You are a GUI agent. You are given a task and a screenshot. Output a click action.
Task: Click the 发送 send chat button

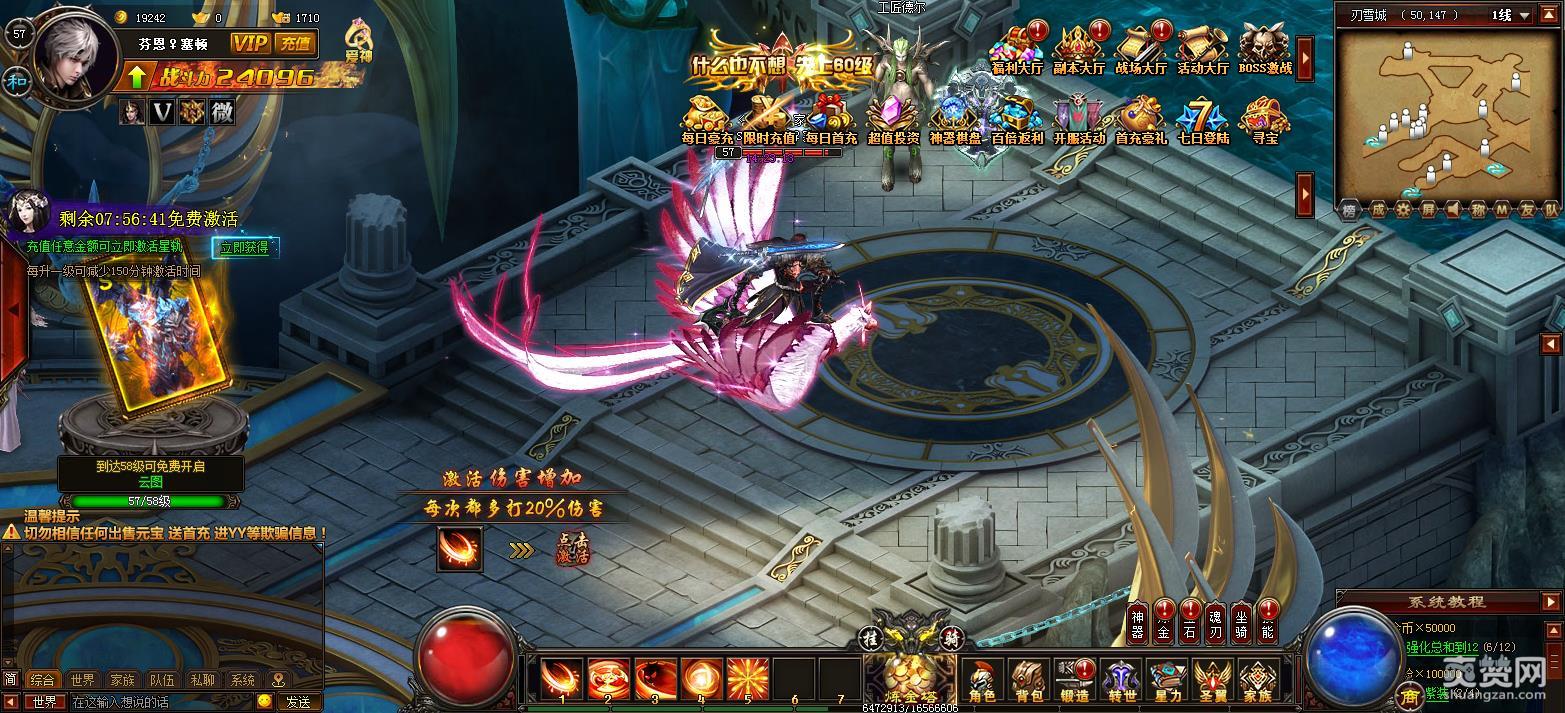click(299, 702)
